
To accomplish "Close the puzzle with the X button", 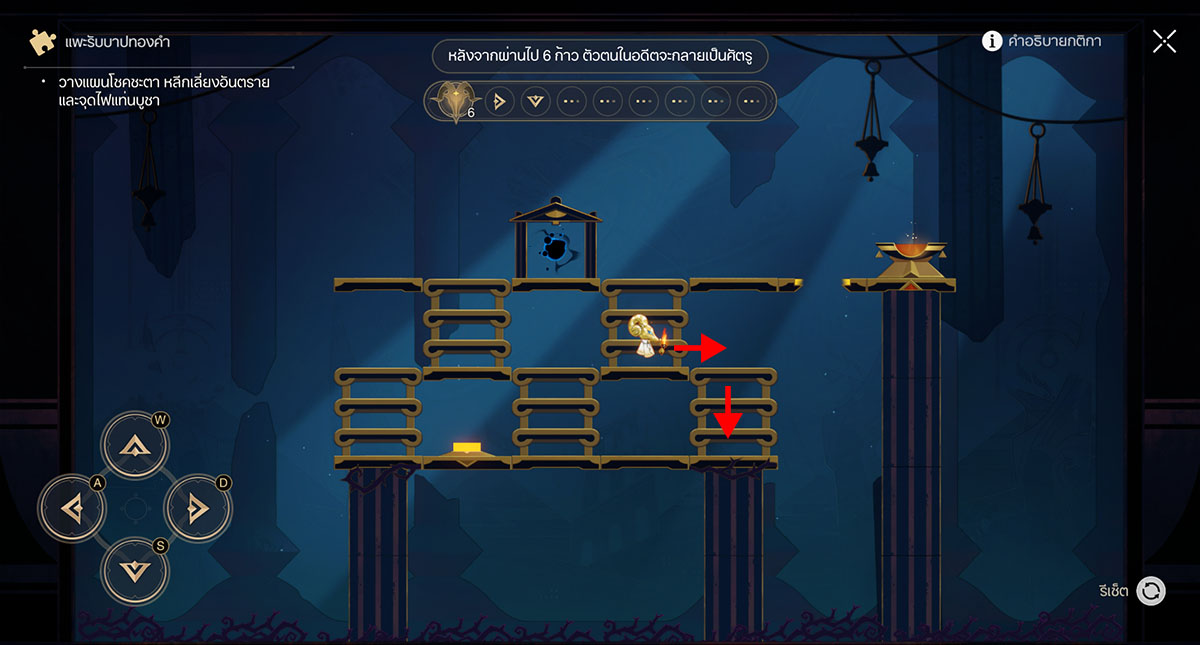I will point(1164,41).
